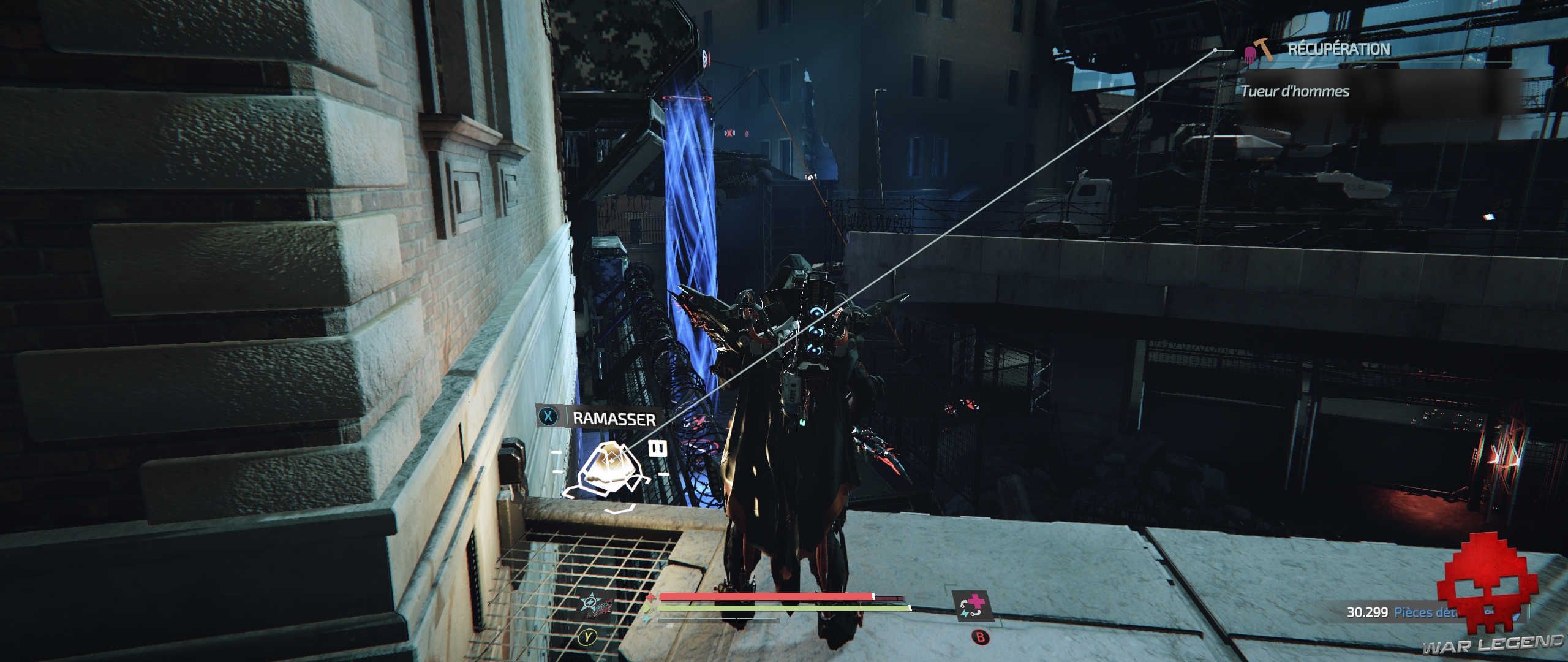Expand the quest line connector endpoint dot

(1215, 50)
